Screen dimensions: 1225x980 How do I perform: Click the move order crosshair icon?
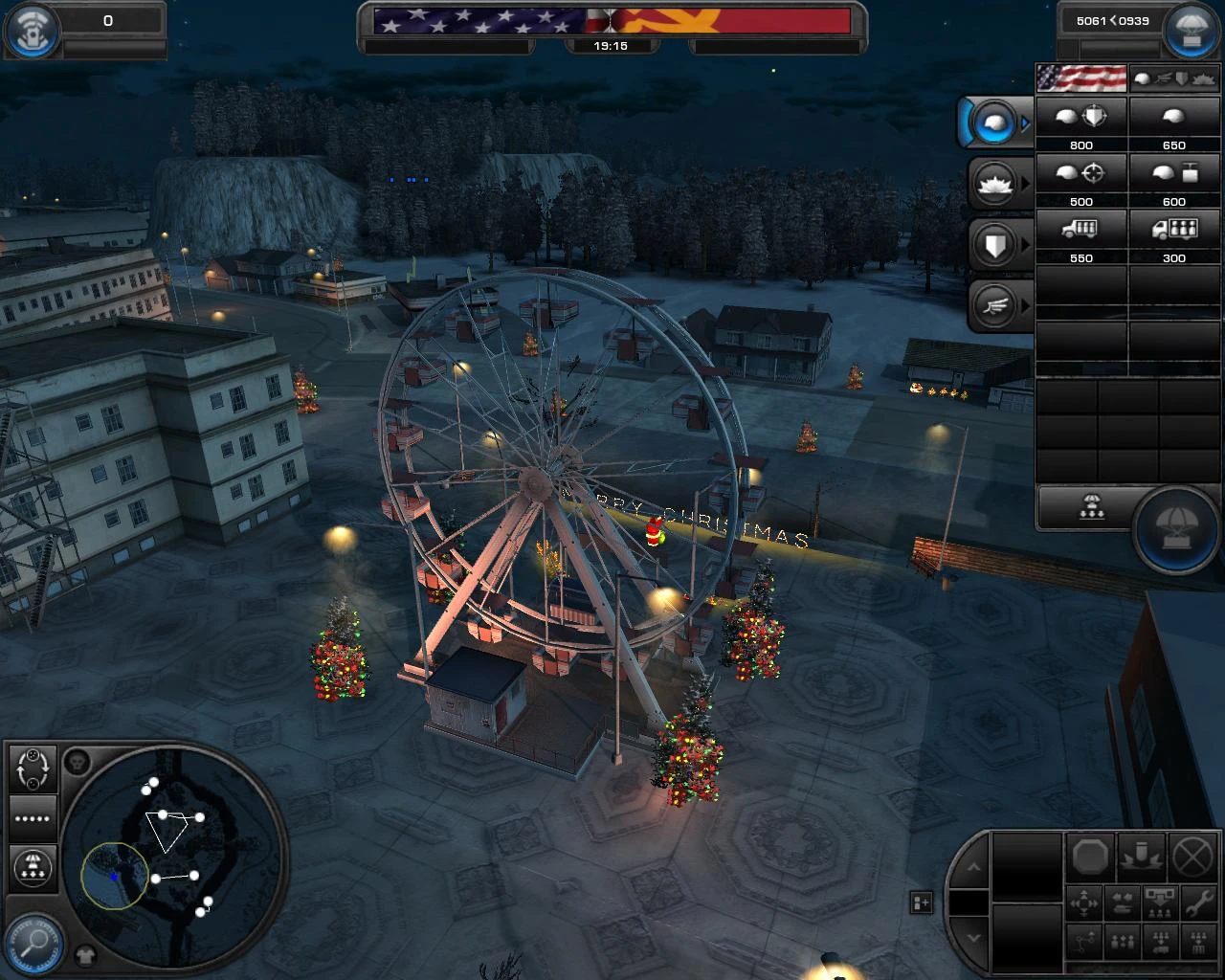[x=1084, y=902]
